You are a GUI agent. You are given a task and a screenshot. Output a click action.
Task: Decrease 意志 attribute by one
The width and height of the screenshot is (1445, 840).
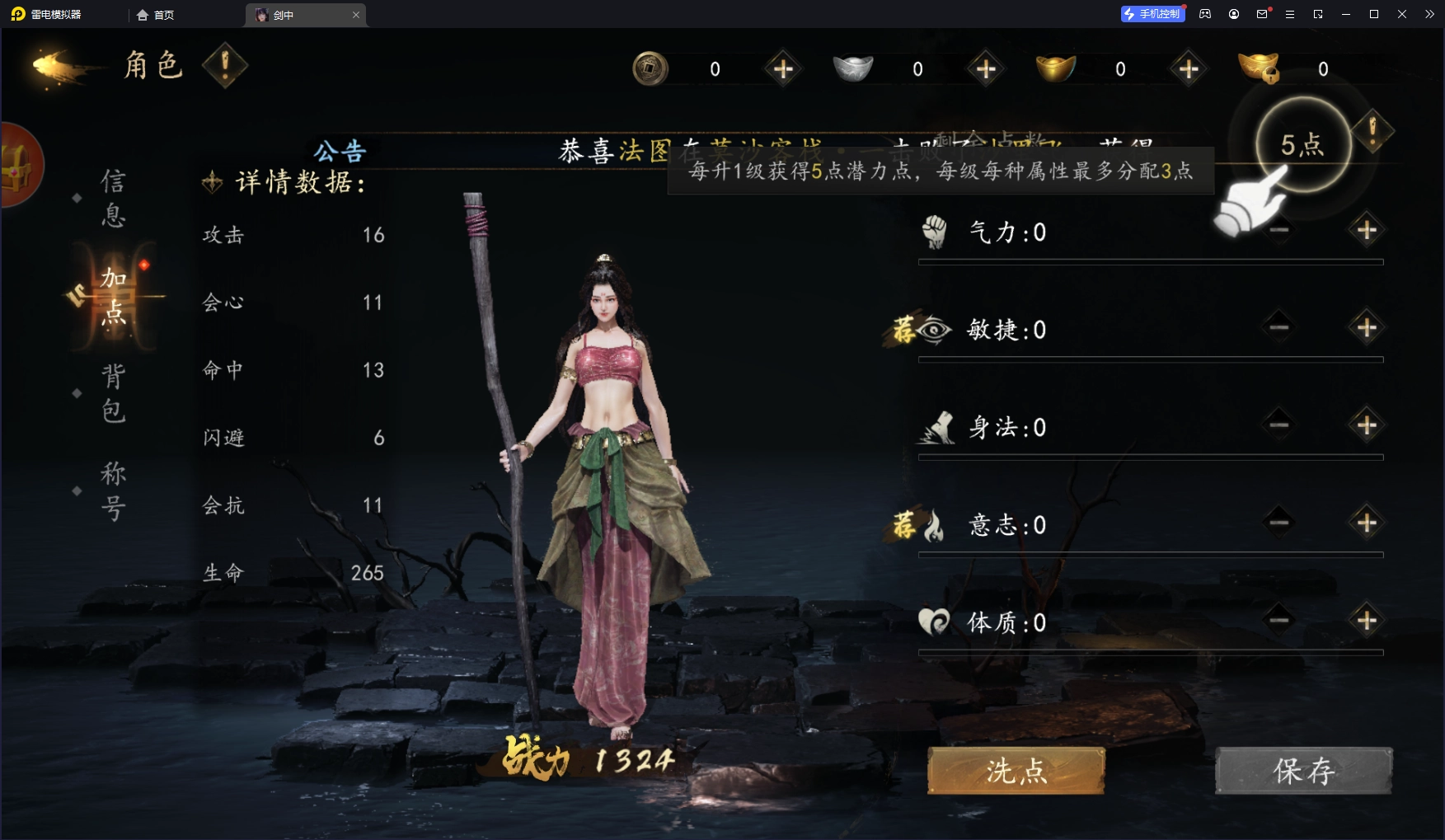click(1278, 523)
